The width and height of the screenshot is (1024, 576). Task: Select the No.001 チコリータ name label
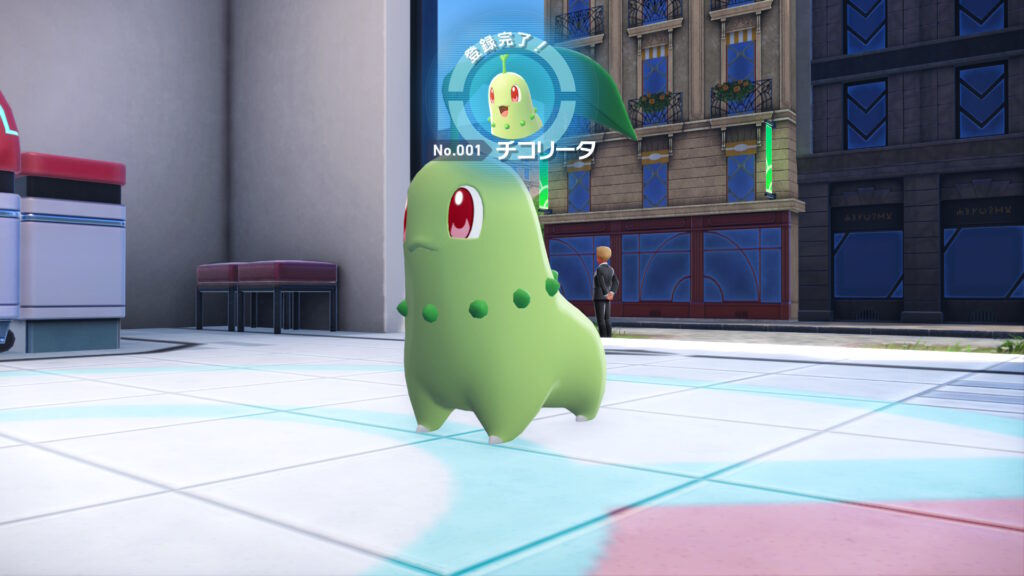pos(515,150)
